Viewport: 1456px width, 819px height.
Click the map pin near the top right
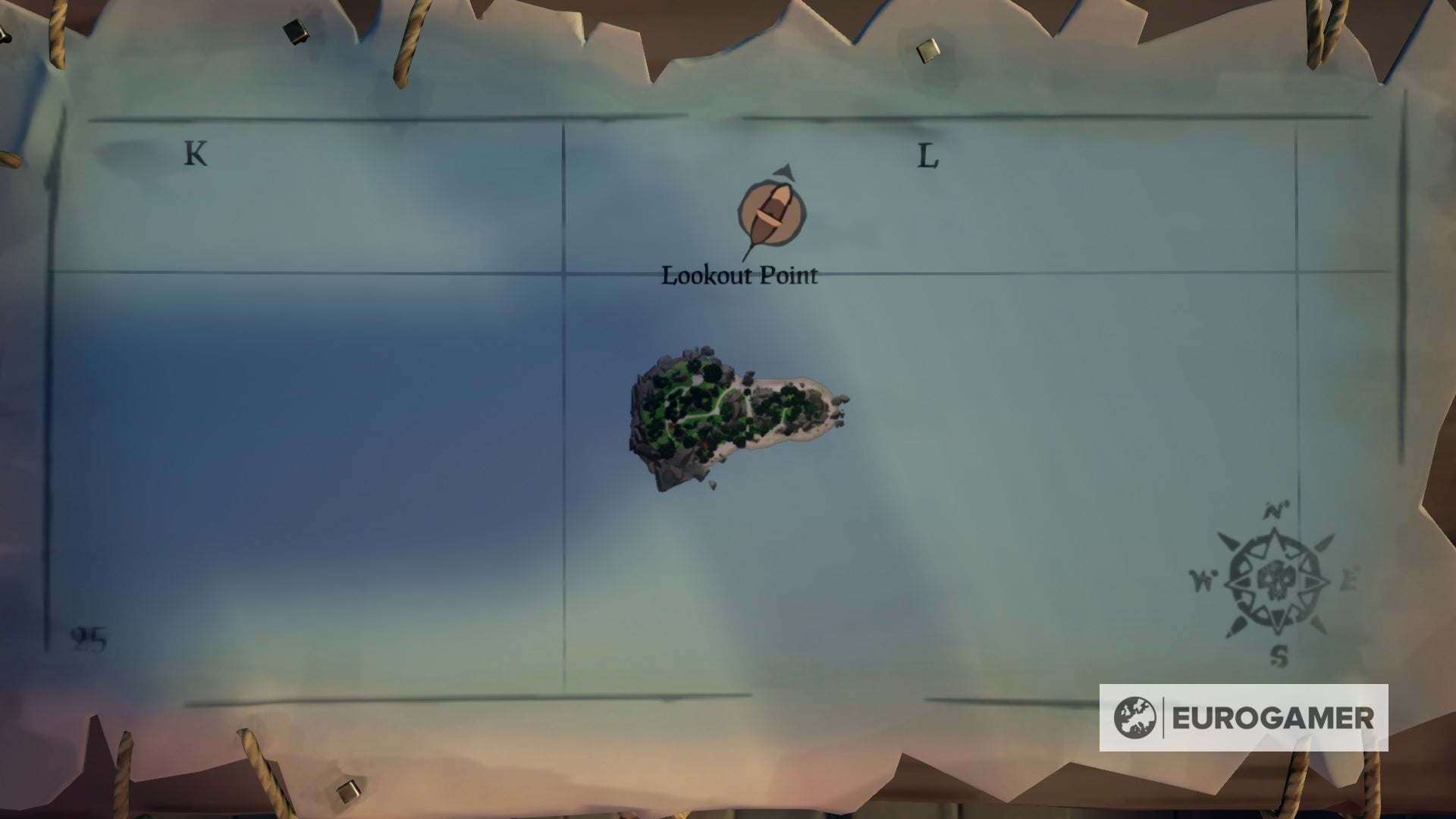click(x=927, y=49)
